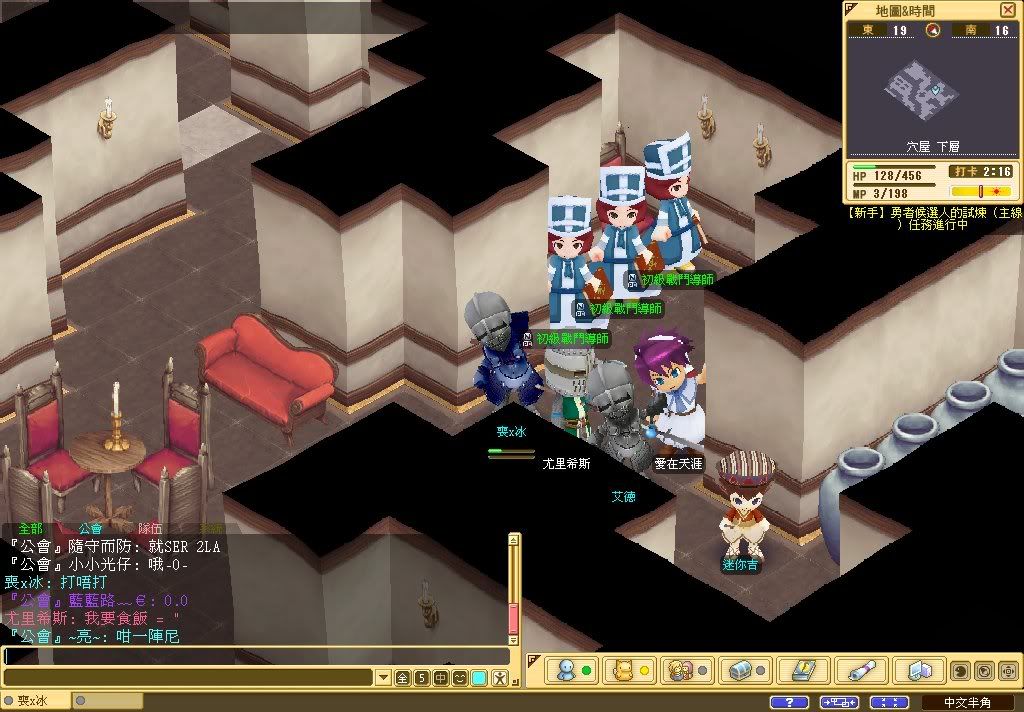Select the 喪x冰 tab on bottom bar

(36, 701)
